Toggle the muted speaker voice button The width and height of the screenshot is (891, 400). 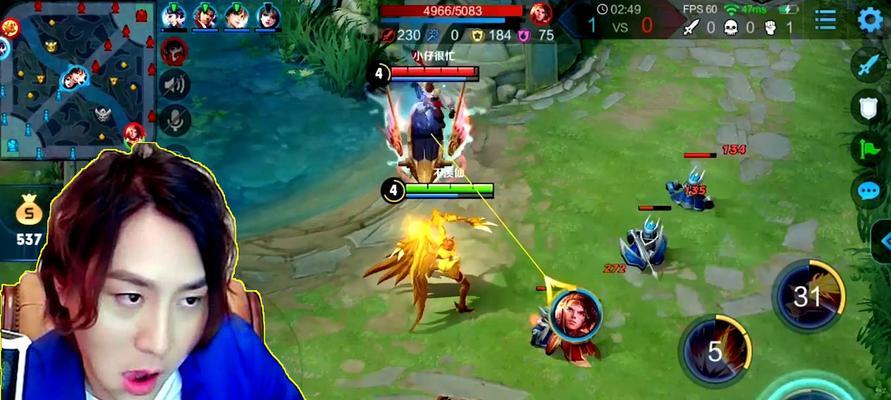coord(175,84)
